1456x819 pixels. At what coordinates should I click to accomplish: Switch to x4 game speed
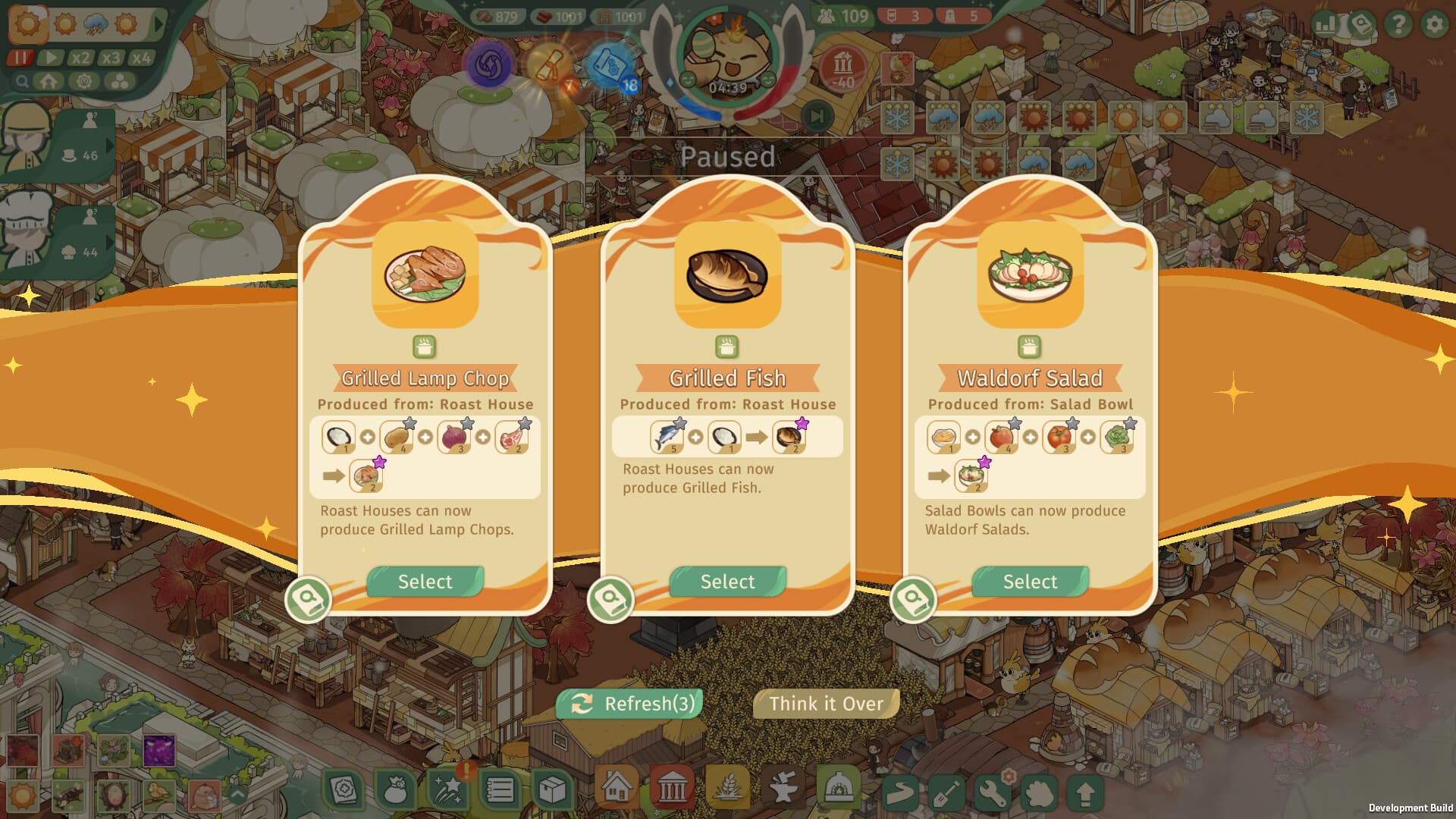(141, 57)
